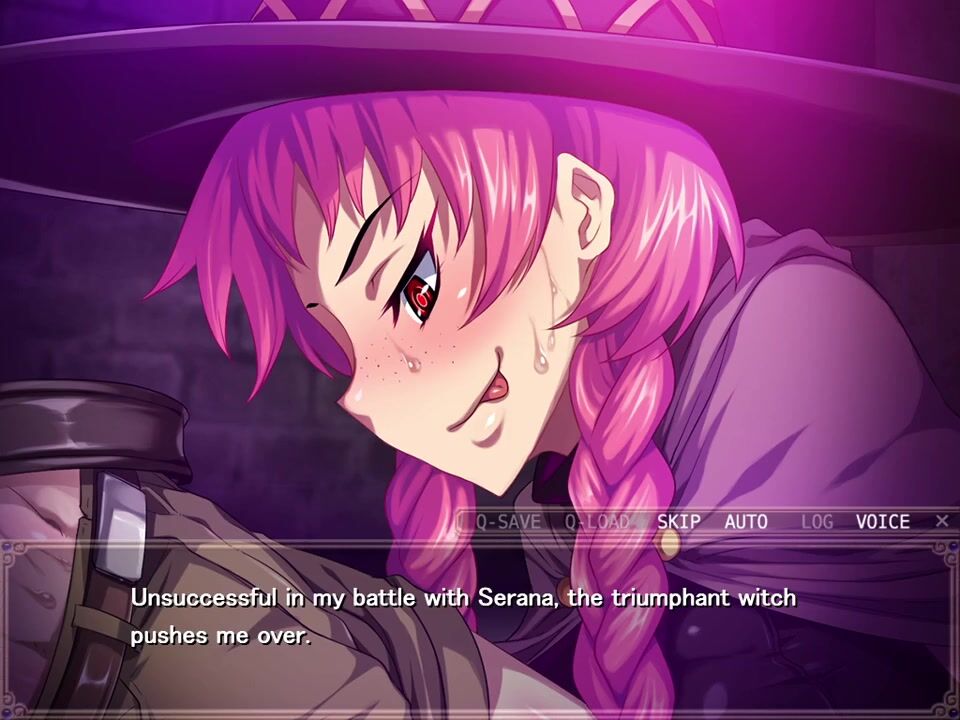The image size is (960, 720).
Task: Use the Q-LOAD quick load button
Action: coord(598,521)
